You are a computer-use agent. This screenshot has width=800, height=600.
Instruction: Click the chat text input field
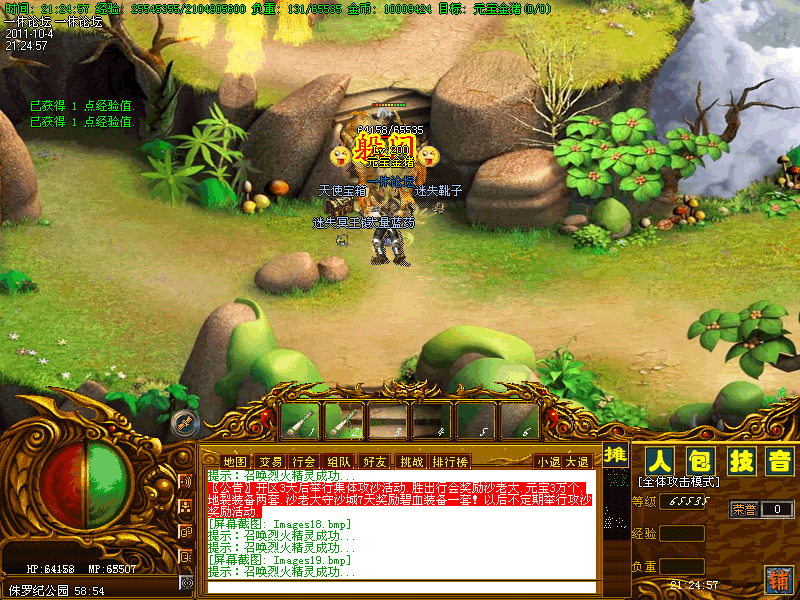(400, 587)
